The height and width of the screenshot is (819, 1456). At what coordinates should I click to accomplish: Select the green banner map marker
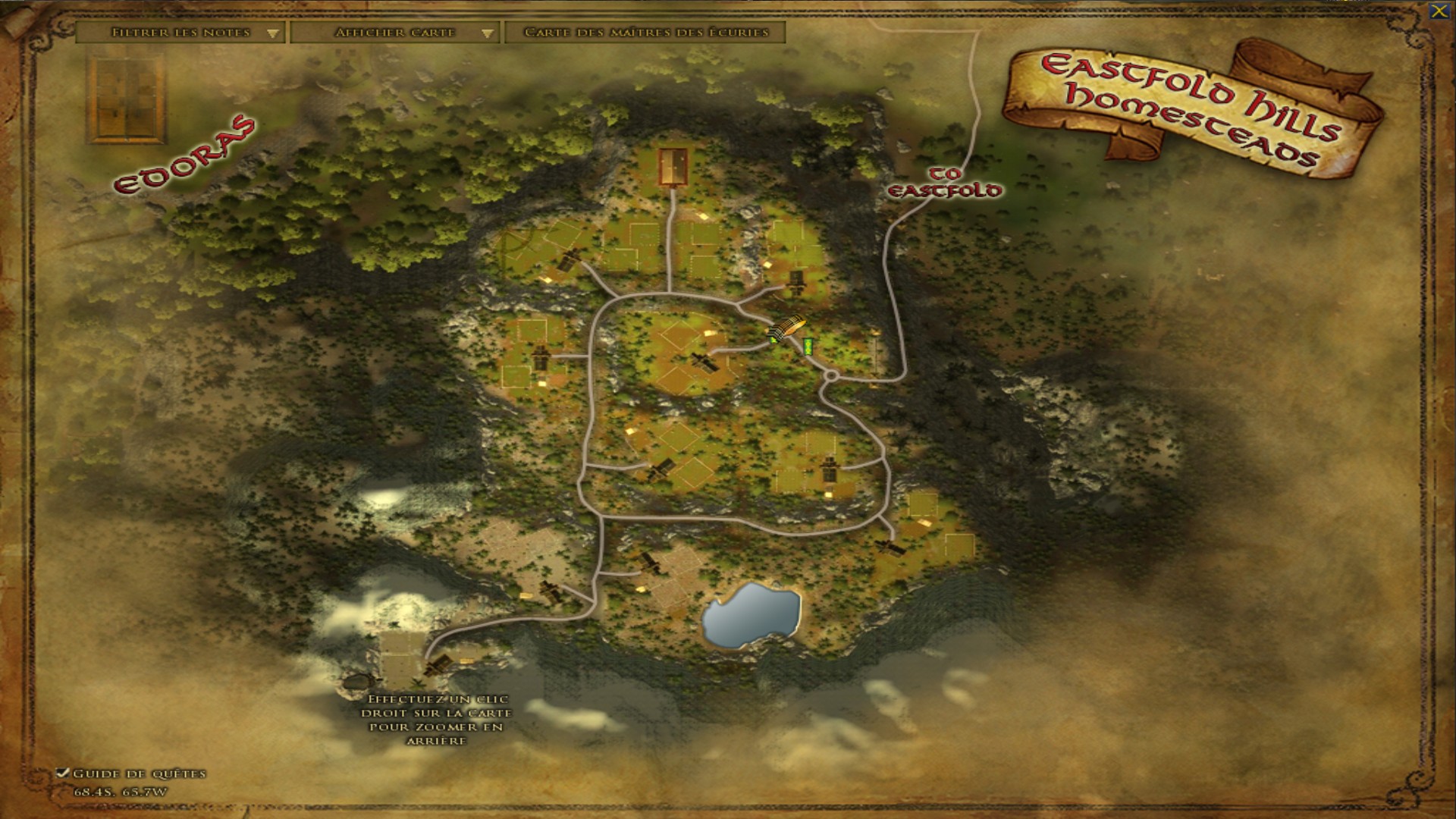tap(809, 346)
